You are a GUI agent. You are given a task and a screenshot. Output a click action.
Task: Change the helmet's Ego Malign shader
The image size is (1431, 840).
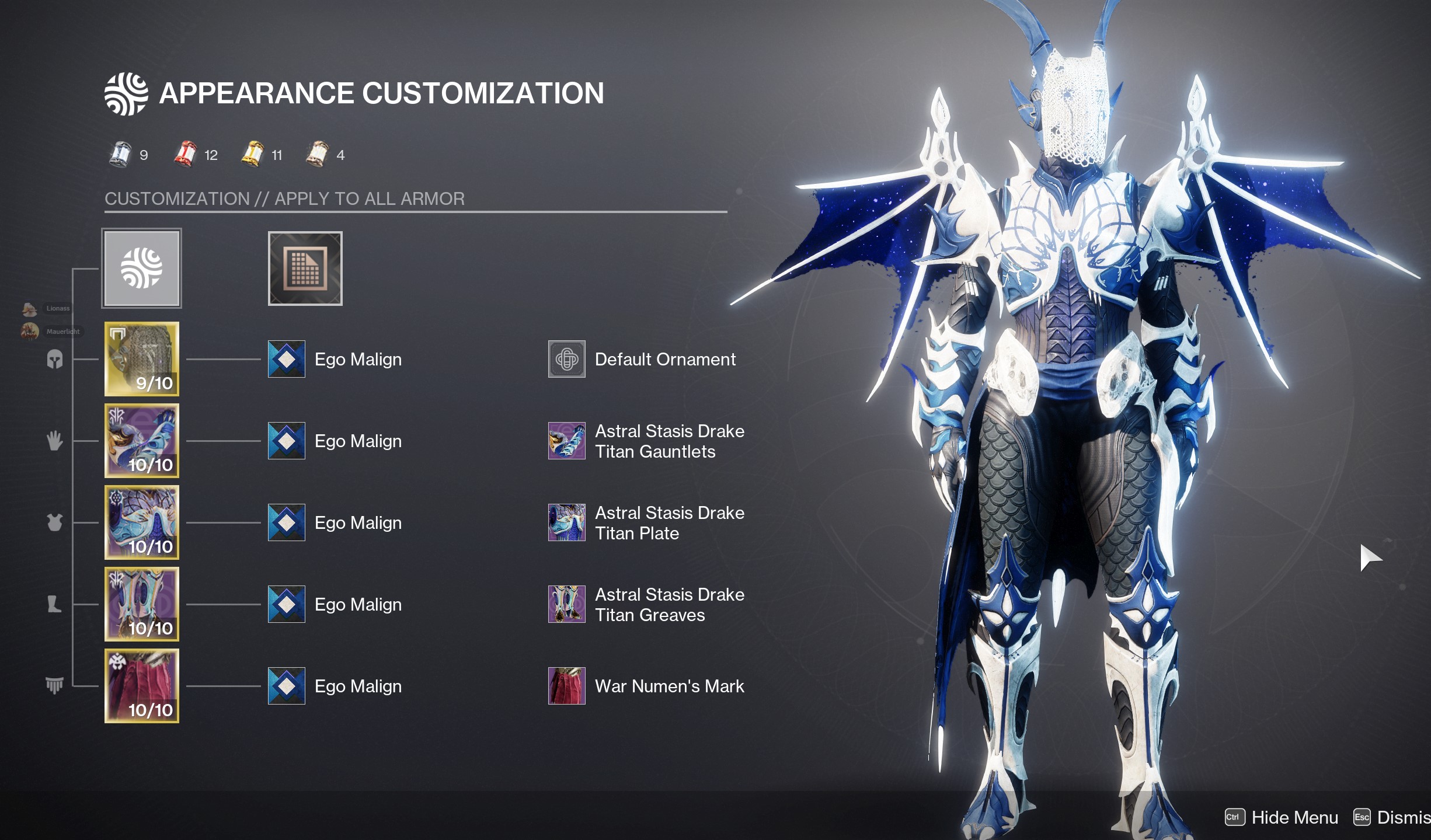click(x=287, y=359)
